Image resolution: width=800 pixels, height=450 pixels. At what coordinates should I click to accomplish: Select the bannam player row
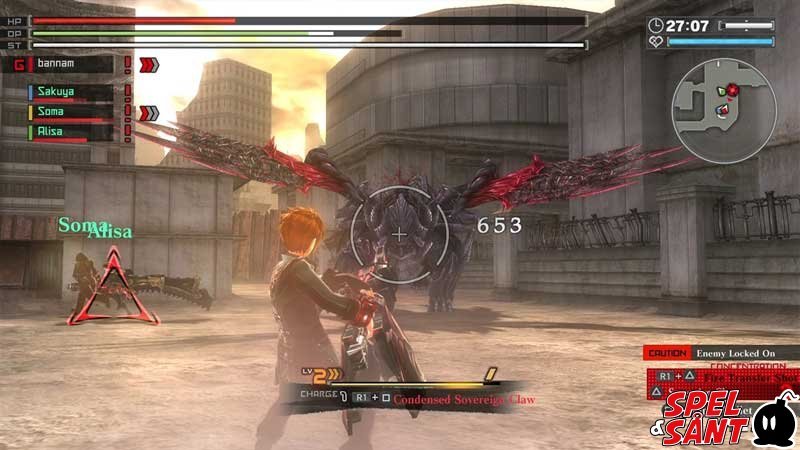tap(68, 64)
